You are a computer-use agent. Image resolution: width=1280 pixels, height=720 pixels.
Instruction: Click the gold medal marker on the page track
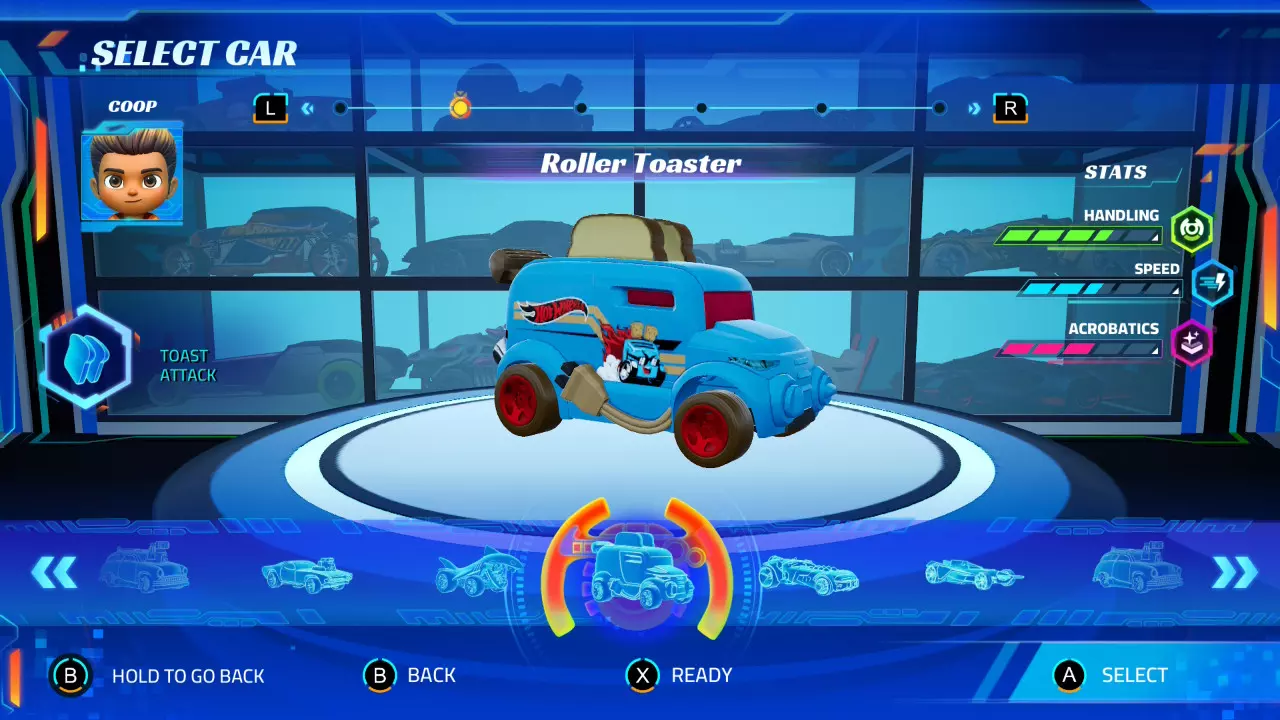point(460,106)
